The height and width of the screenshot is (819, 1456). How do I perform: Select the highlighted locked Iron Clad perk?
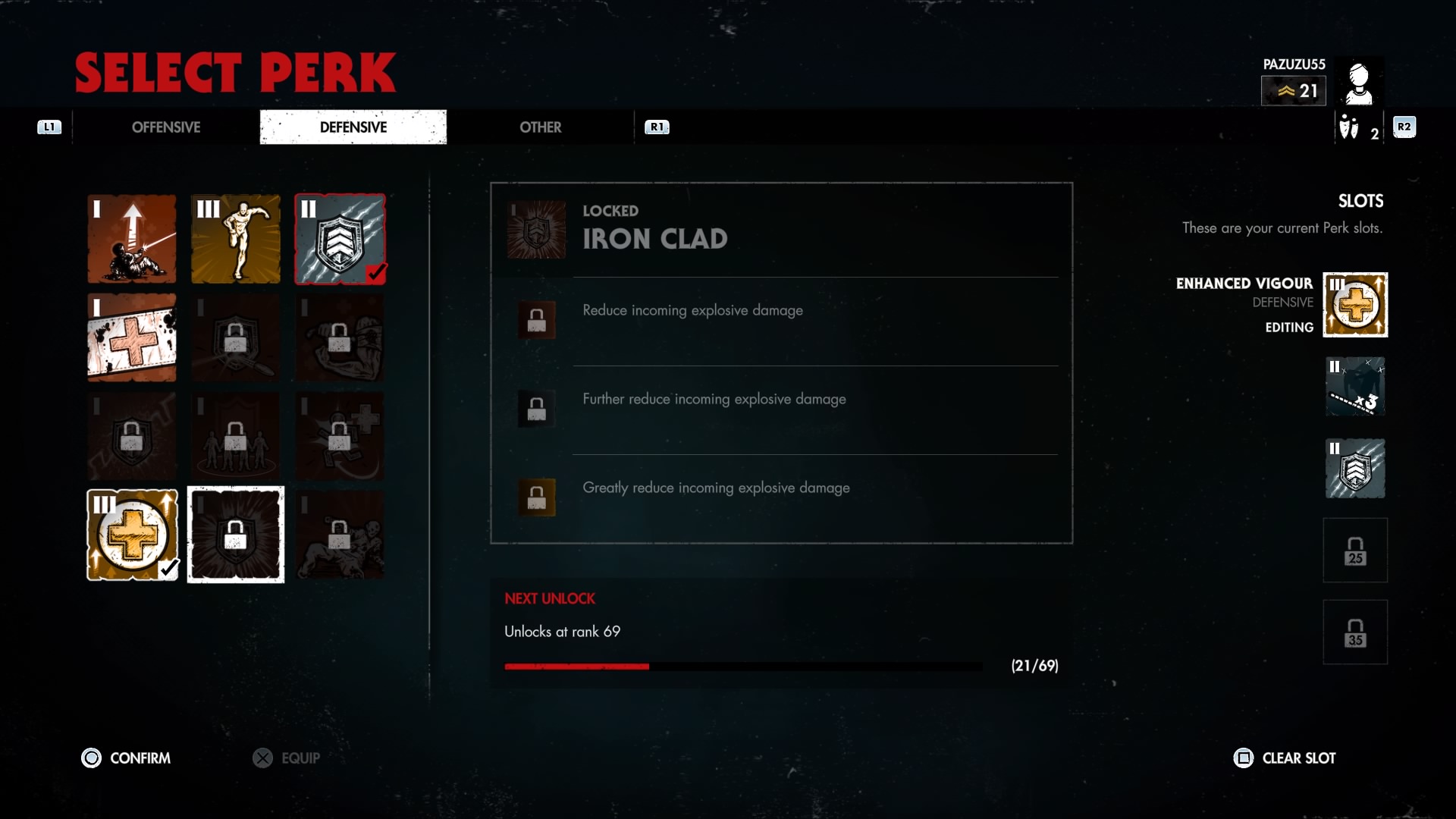[x=236, y=535]
